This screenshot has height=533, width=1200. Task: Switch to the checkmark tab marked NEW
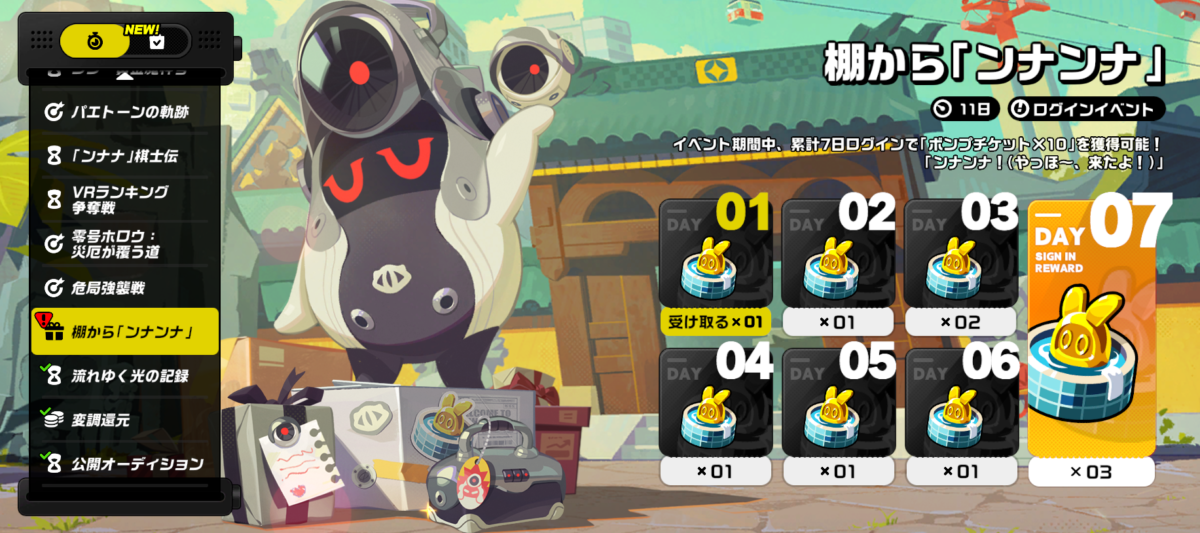157,41
